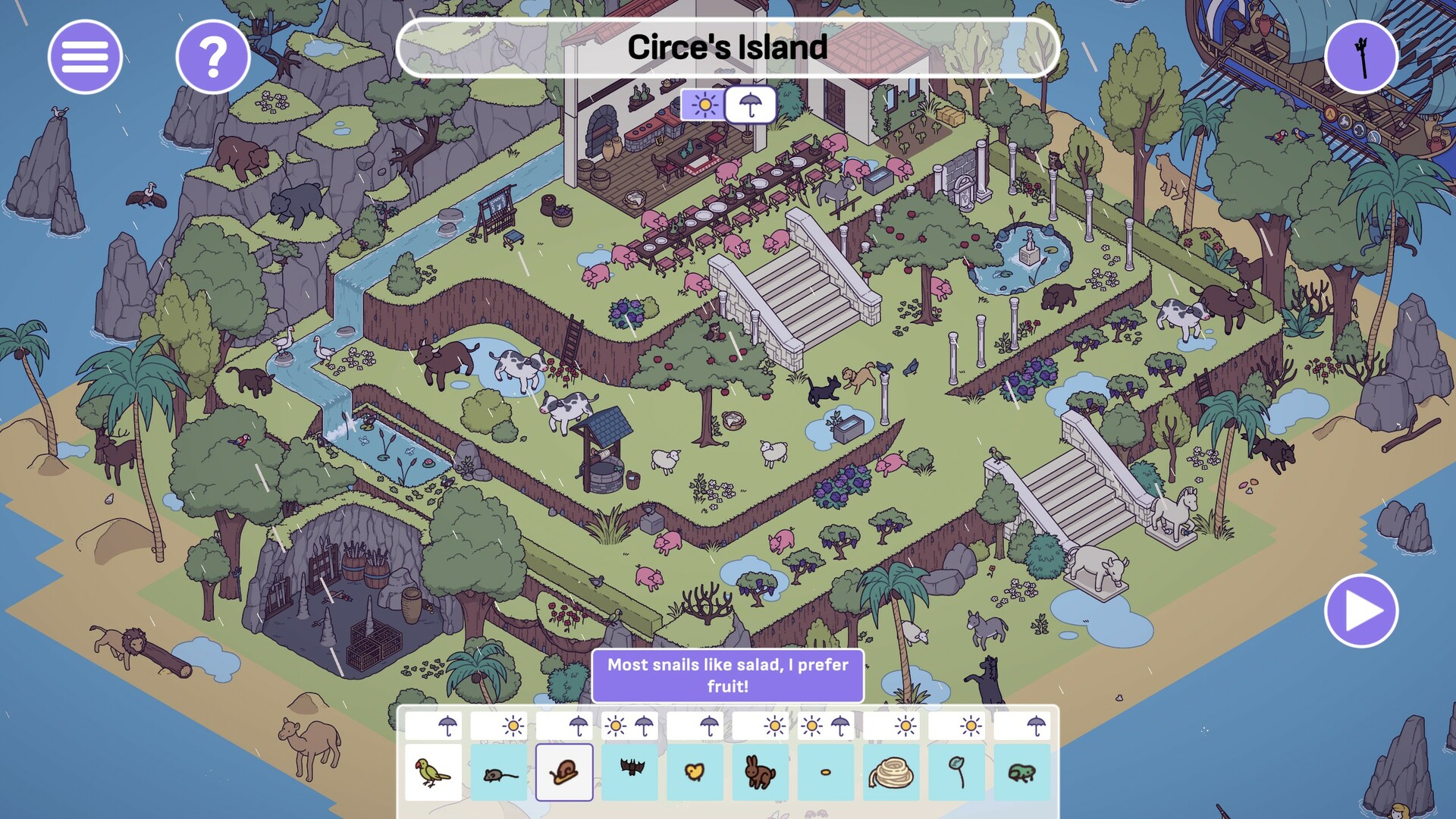Click the sun indicator above the mouse card
The image size is (1456, 819).
[514, 724]
